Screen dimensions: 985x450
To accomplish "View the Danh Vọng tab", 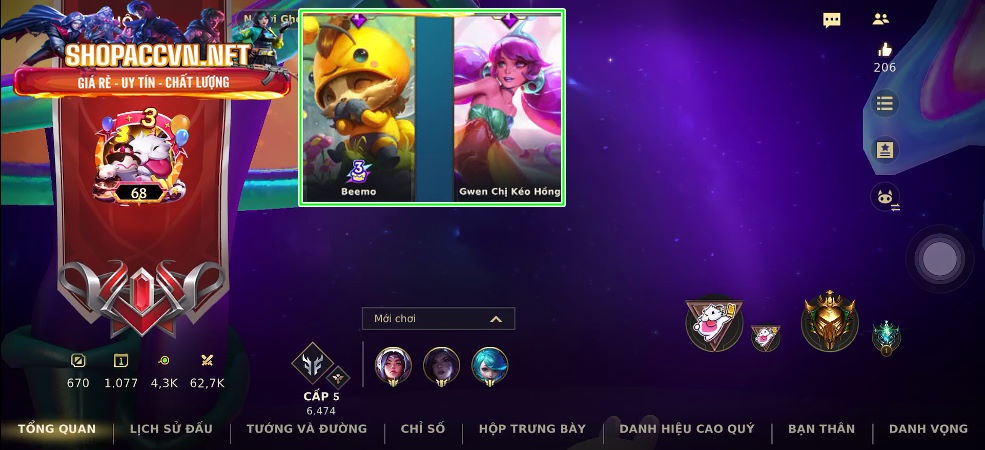I will (928, 429).
